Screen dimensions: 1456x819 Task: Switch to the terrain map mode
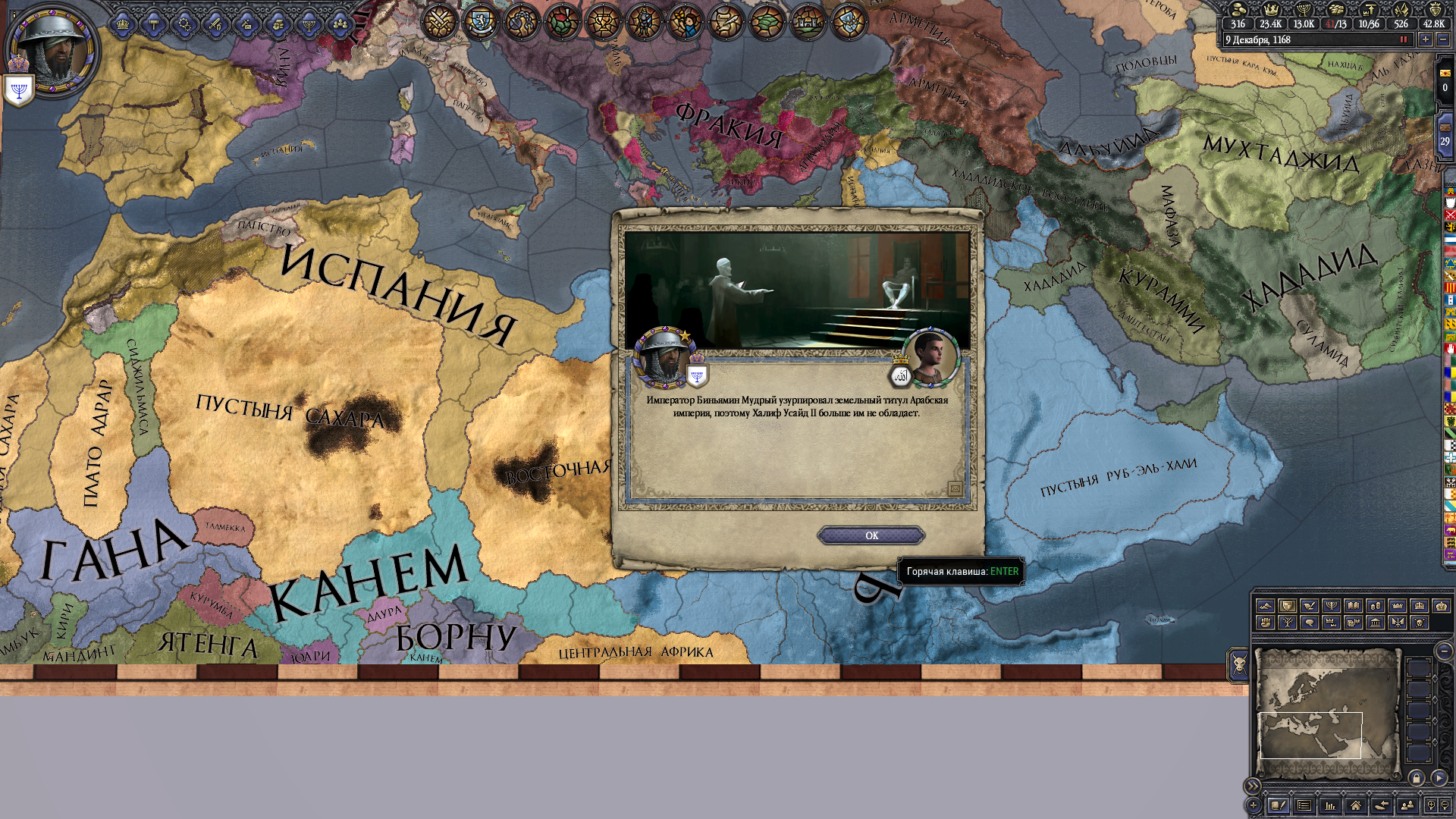click(x=1265, y=606)
